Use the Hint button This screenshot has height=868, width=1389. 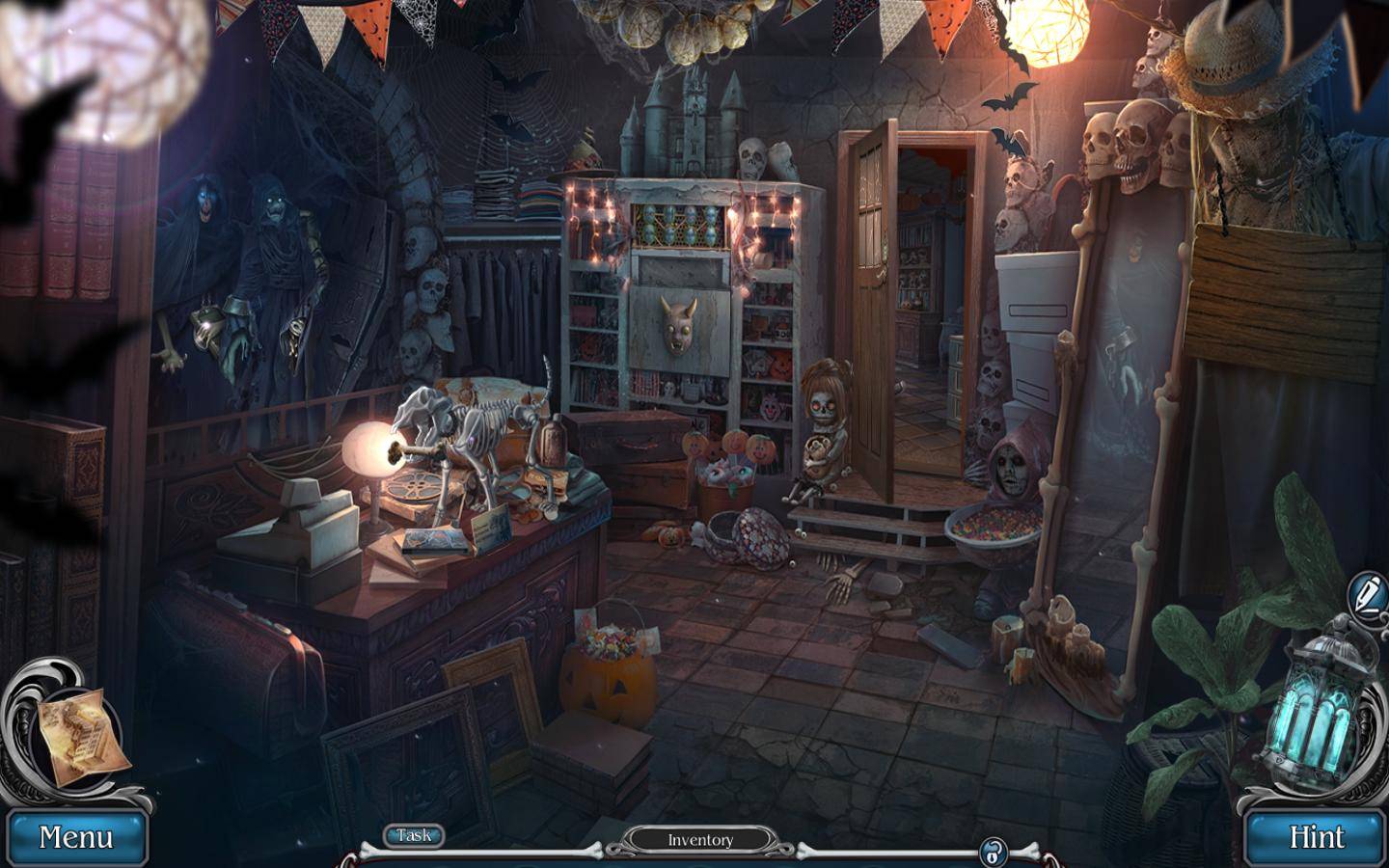(1316, 837)
